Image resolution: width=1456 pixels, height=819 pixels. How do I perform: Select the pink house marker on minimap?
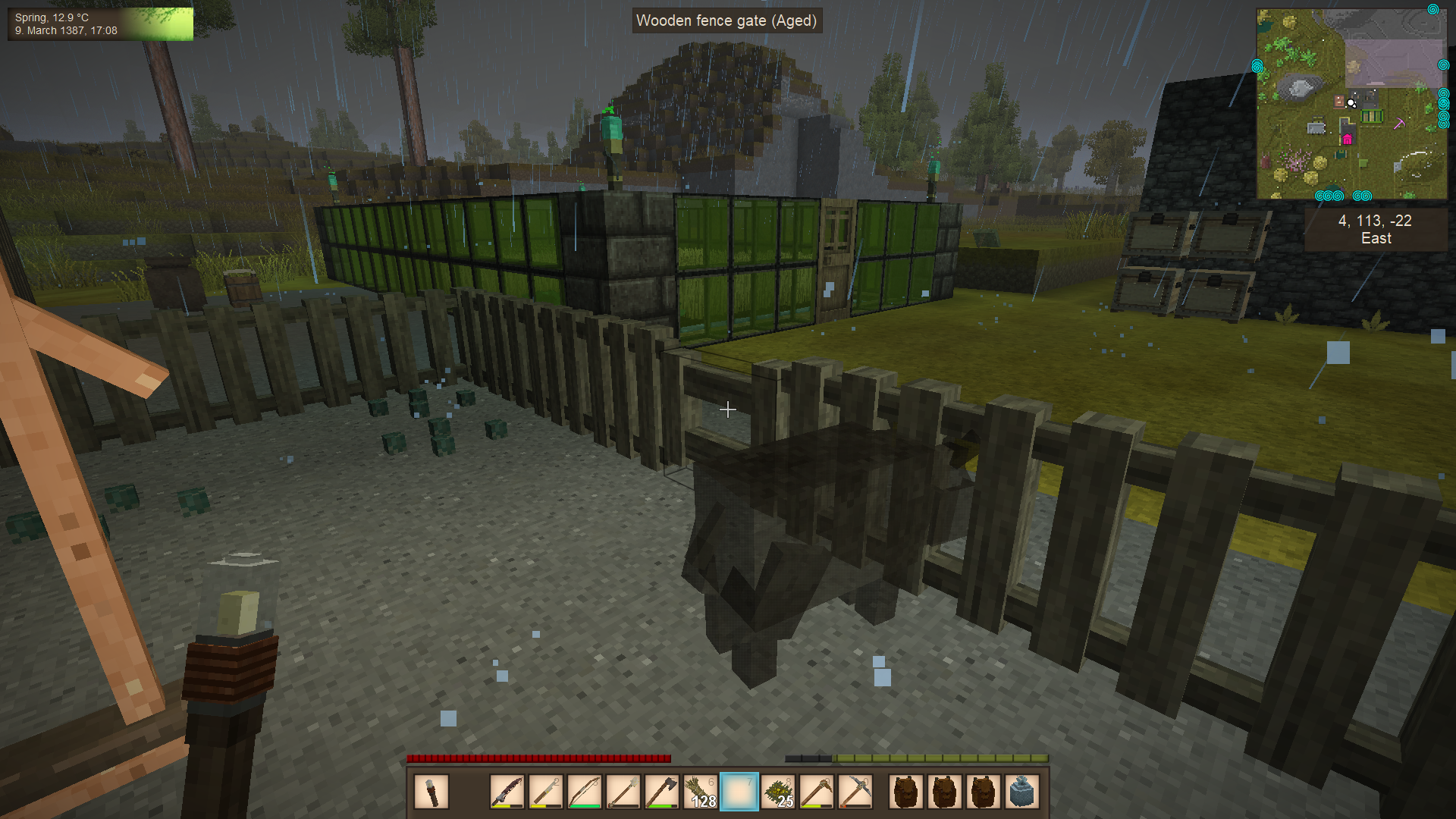coord(1348,139)
